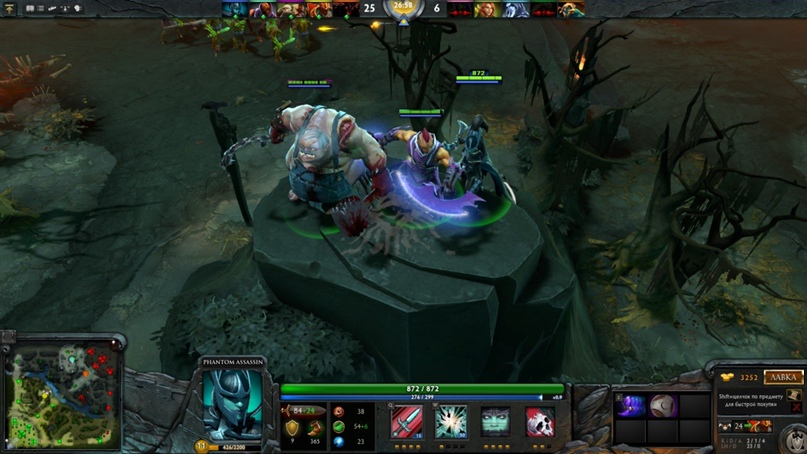Click the Coup de Grace skull ability
Image resolution: width=807 pixels, height=454 pixels.
coord(540,423)
